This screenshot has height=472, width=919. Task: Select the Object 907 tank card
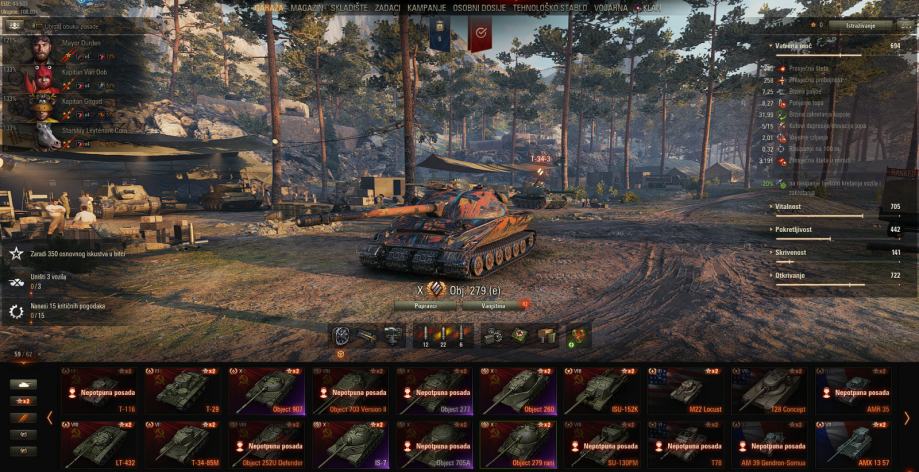tap(267, 391)
